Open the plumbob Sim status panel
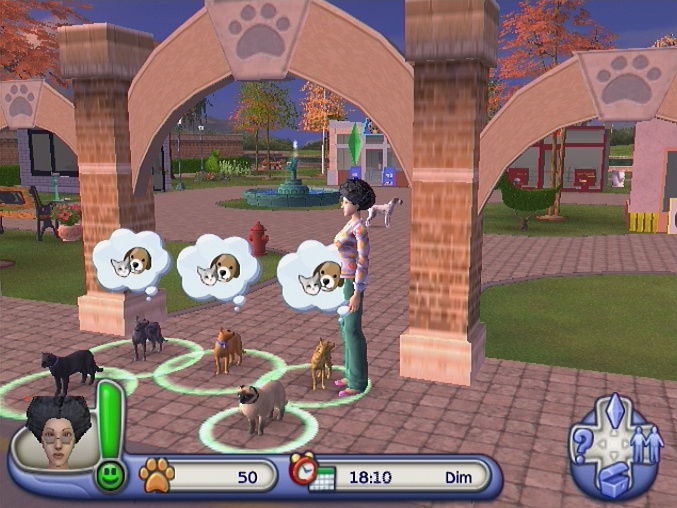Viewport: 677px width, 508px height. tap(616, 411)
